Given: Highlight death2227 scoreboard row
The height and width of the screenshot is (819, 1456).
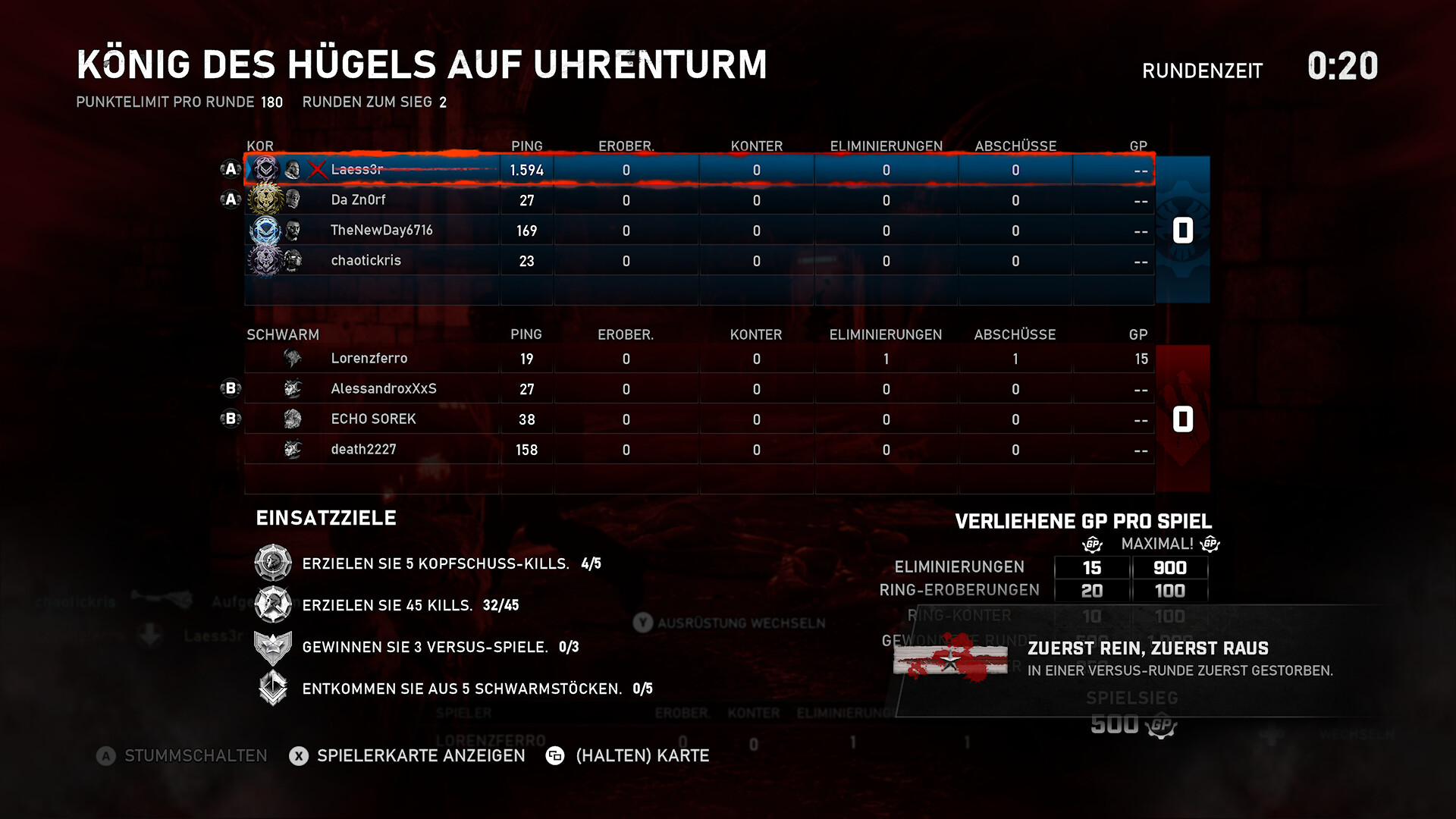Looking at the screenshot, I should point(363,450).
